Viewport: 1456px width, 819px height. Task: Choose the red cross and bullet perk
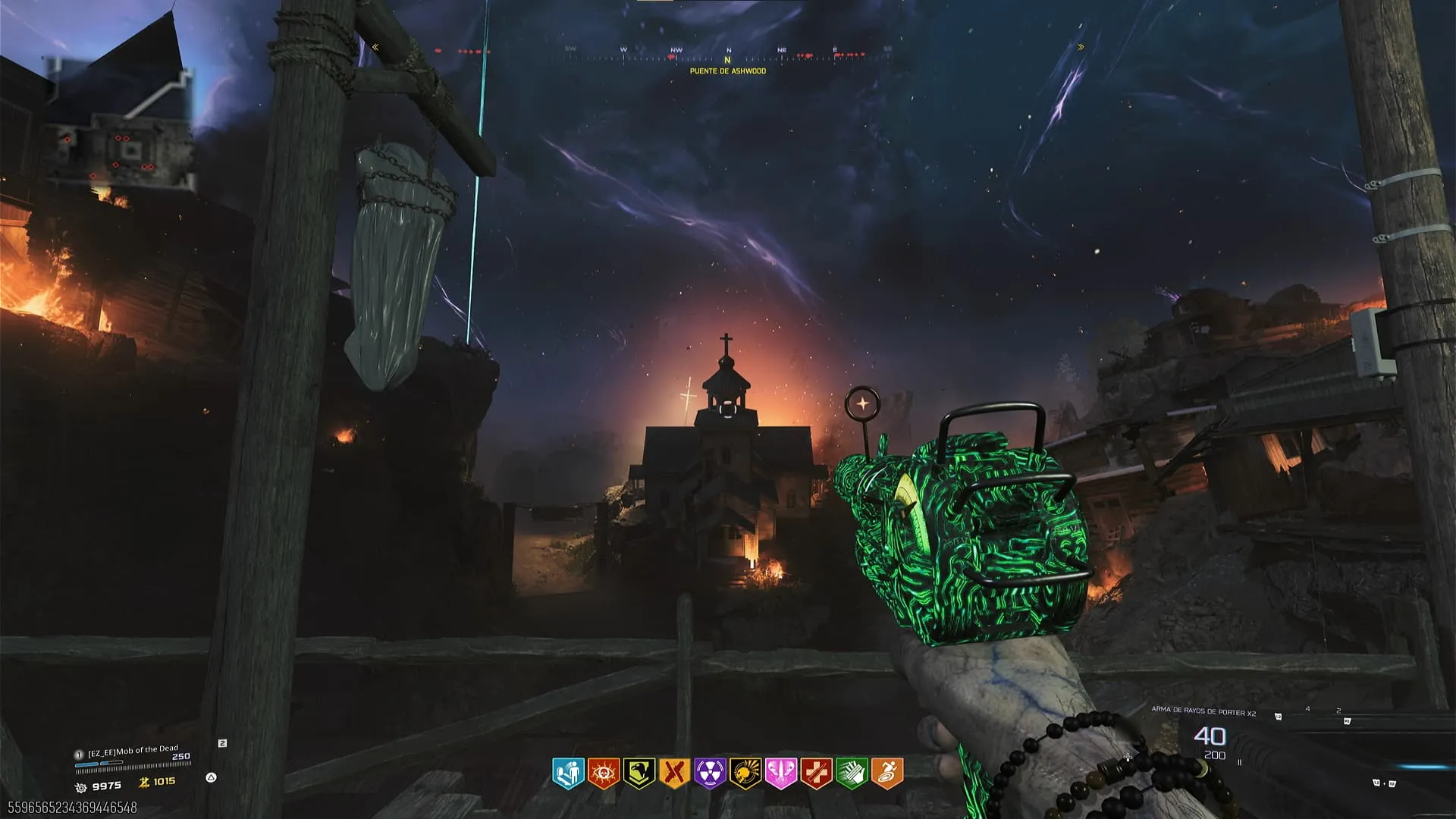(x=816, y=773)
